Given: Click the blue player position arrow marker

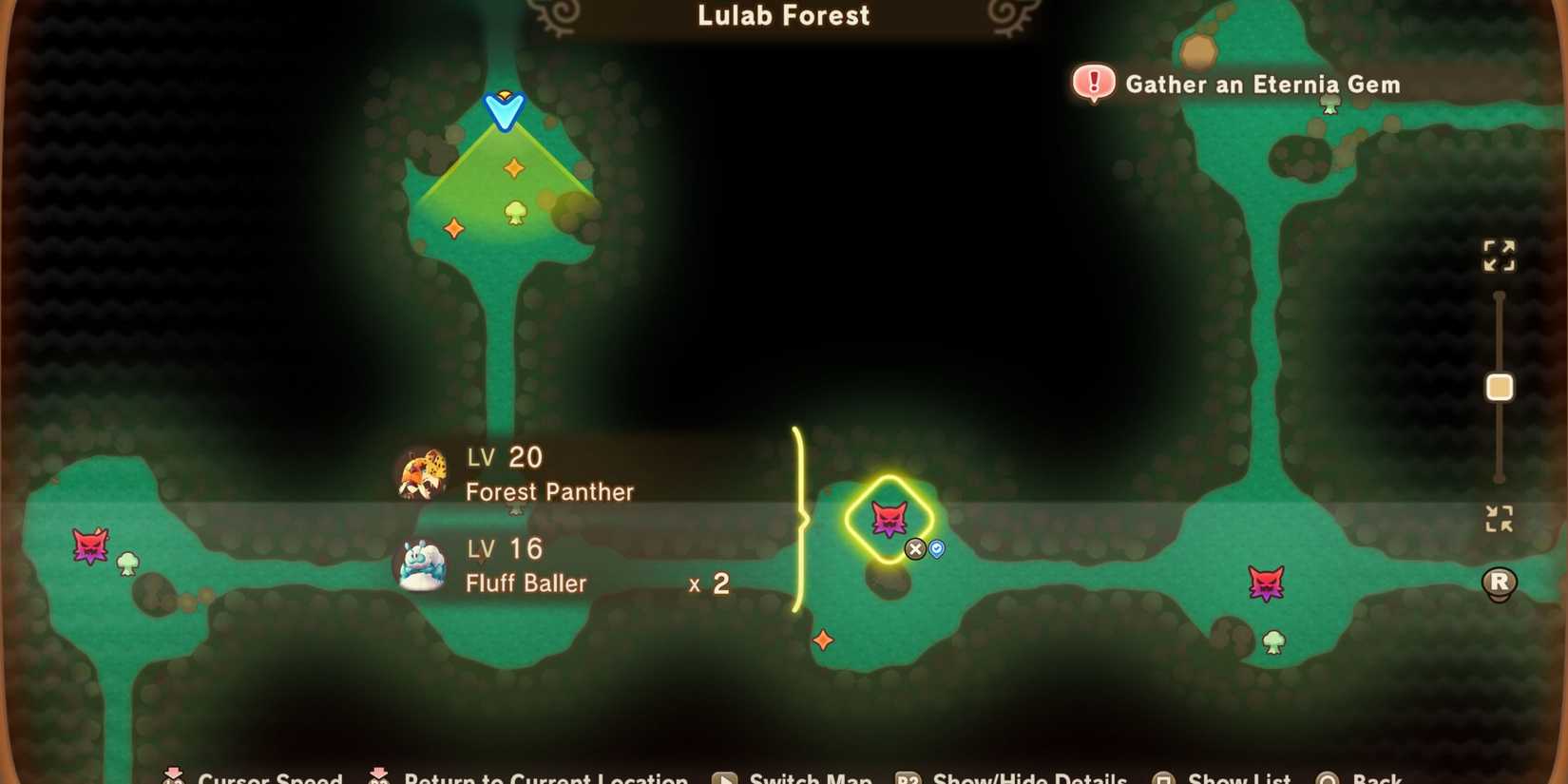Looking at the screenshot, I should pyautogui.click(x=503, y=109).
